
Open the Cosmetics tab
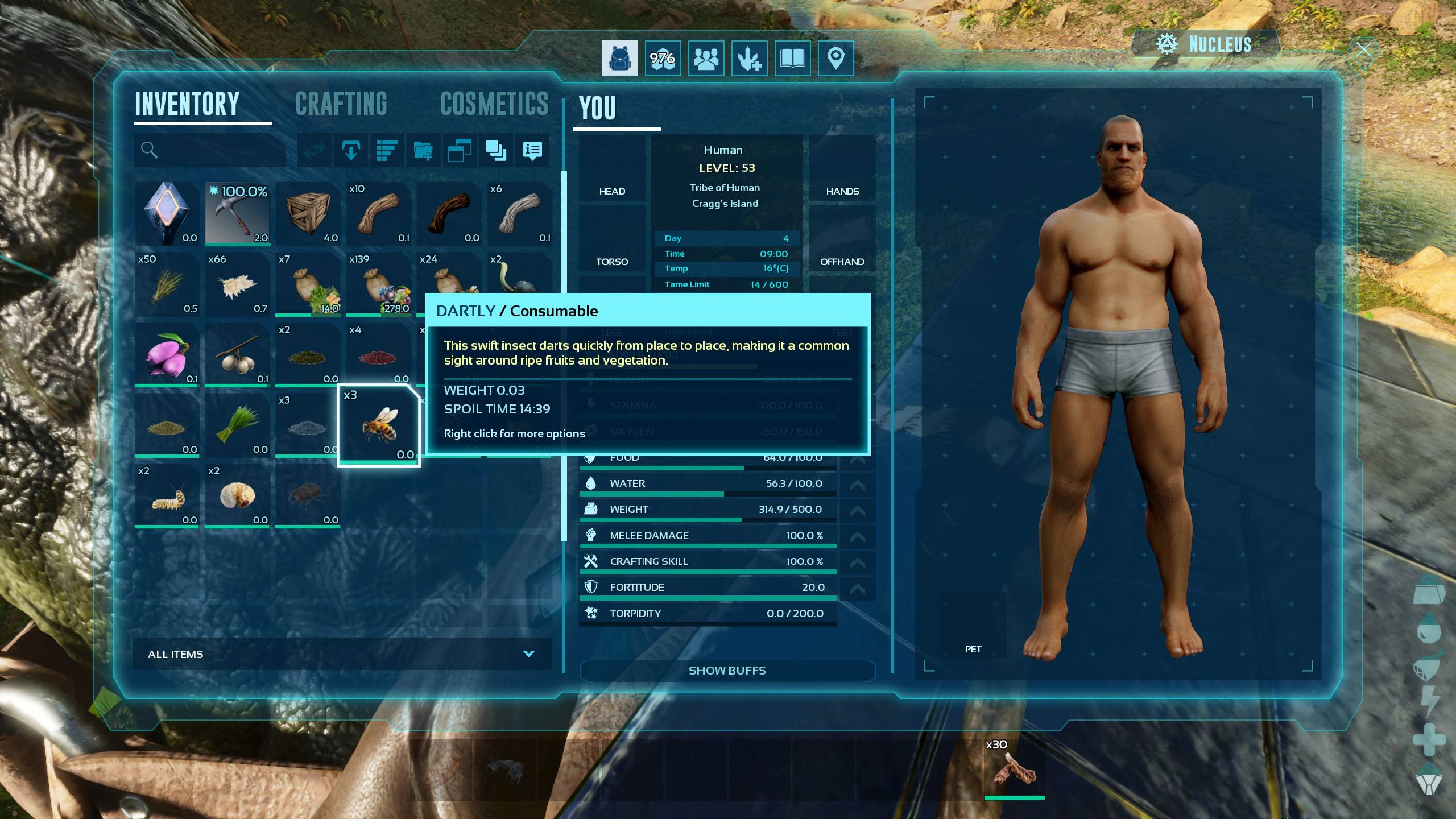tap(494, 105)
